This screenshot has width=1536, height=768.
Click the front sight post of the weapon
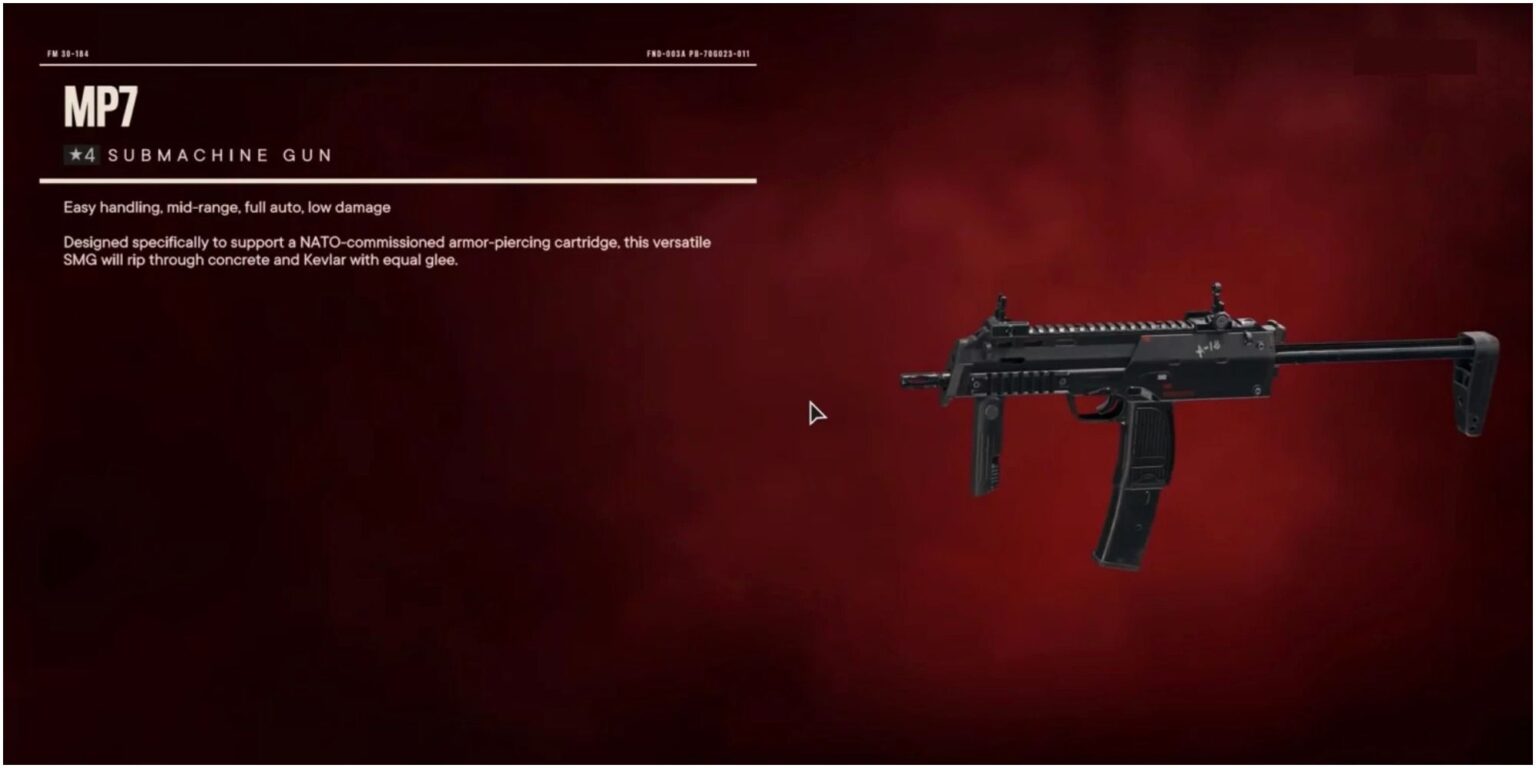click(1001, 302)
